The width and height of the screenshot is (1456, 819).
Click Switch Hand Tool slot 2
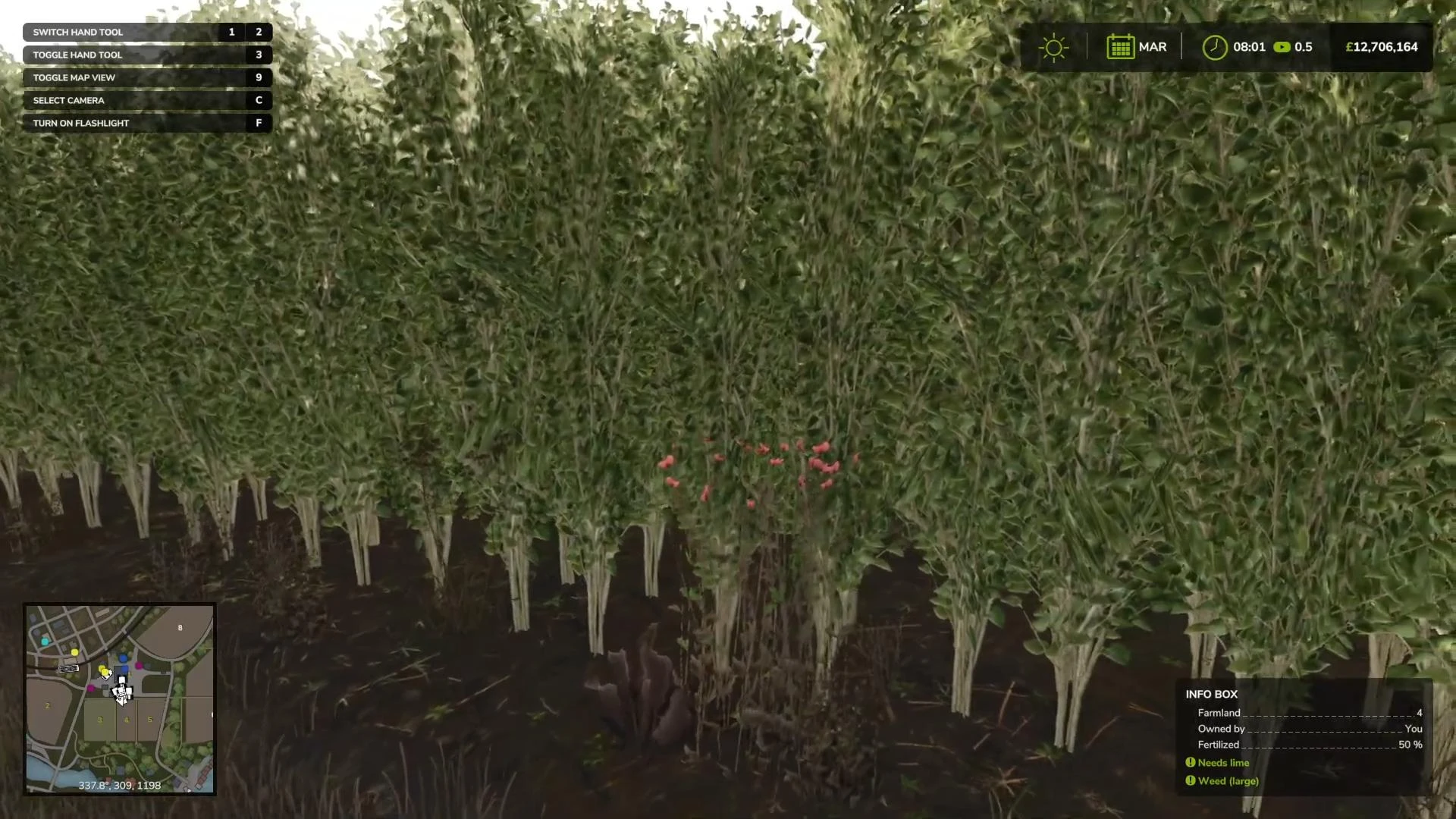(x=258, y=32)
